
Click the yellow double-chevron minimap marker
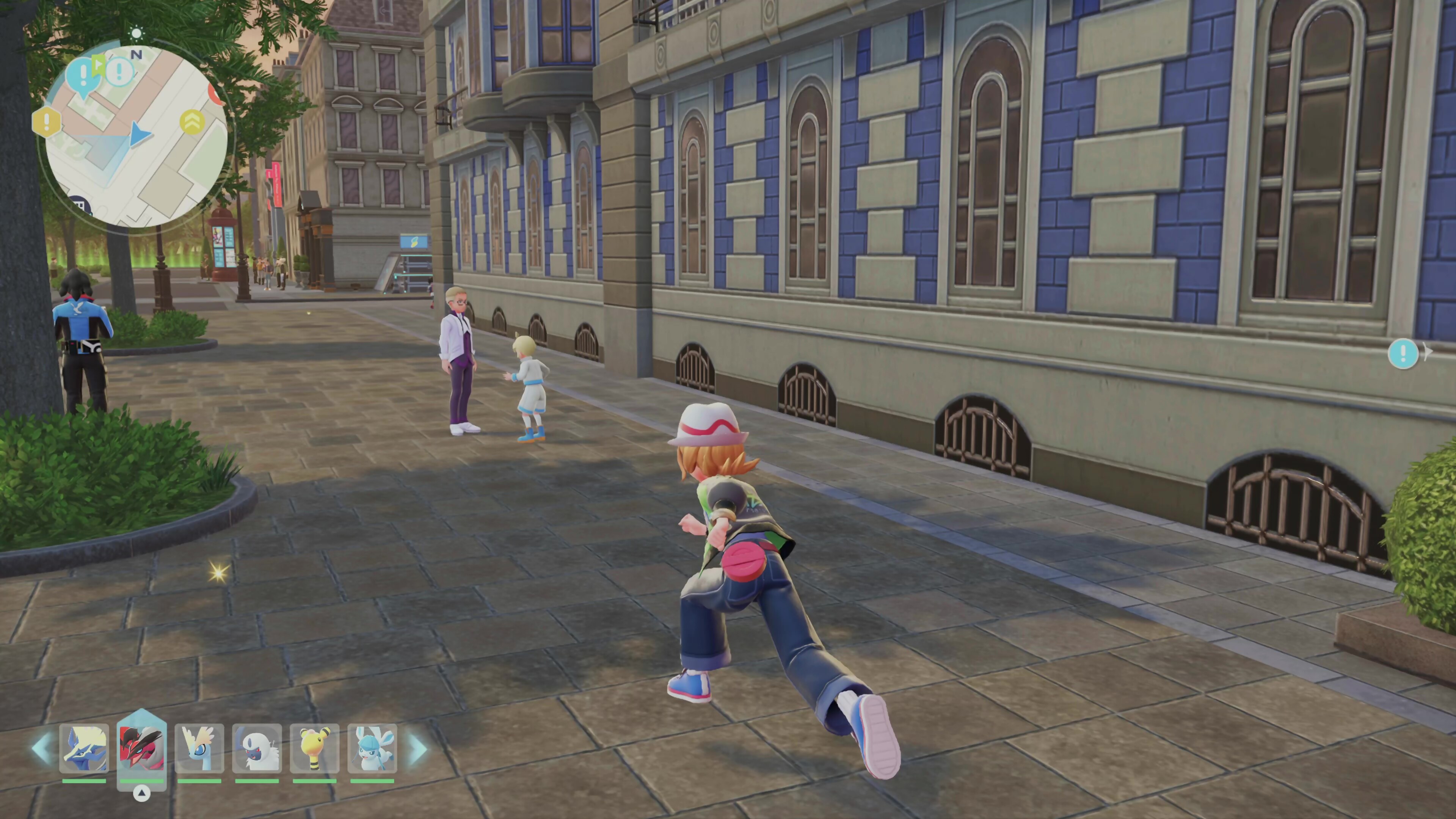[192, 121]
